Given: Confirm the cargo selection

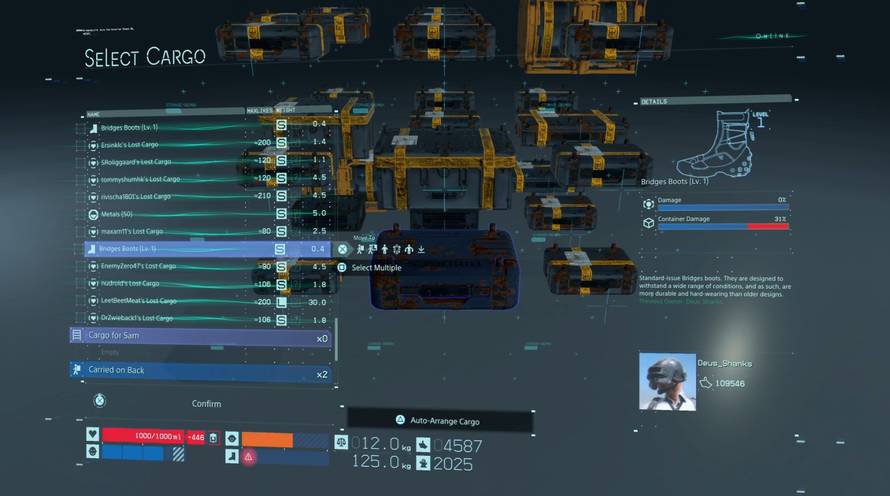Looking at the screenshot, I should 206,404.
